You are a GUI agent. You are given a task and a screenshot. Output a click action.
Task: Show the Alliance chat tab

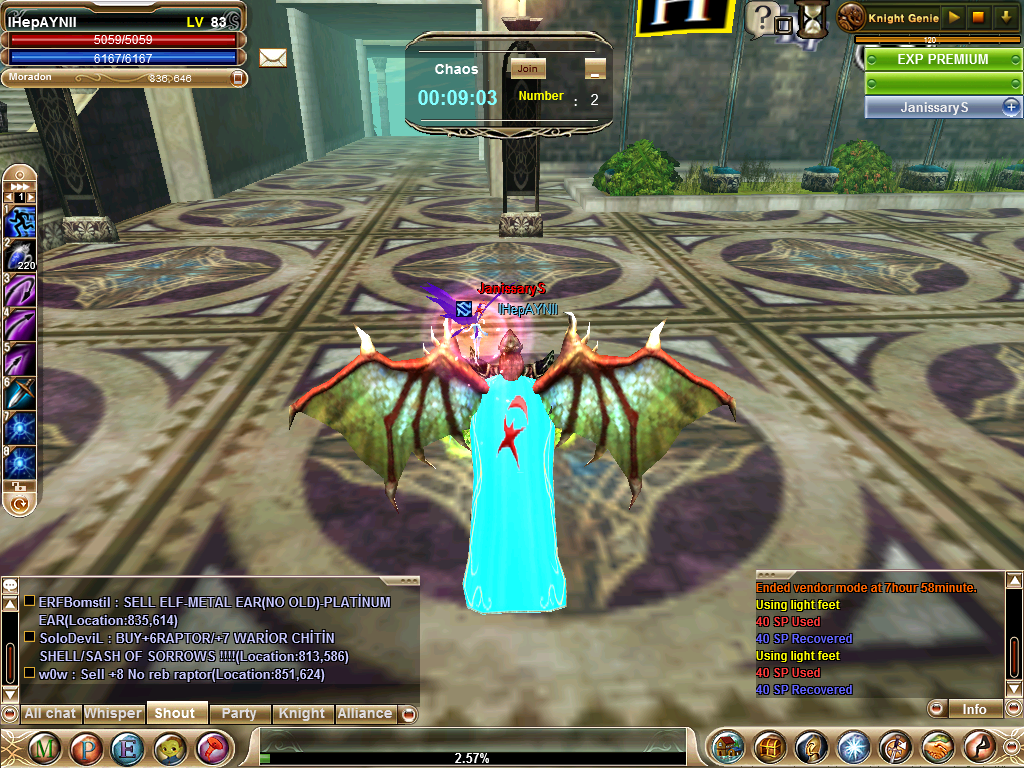pos(365,713)
